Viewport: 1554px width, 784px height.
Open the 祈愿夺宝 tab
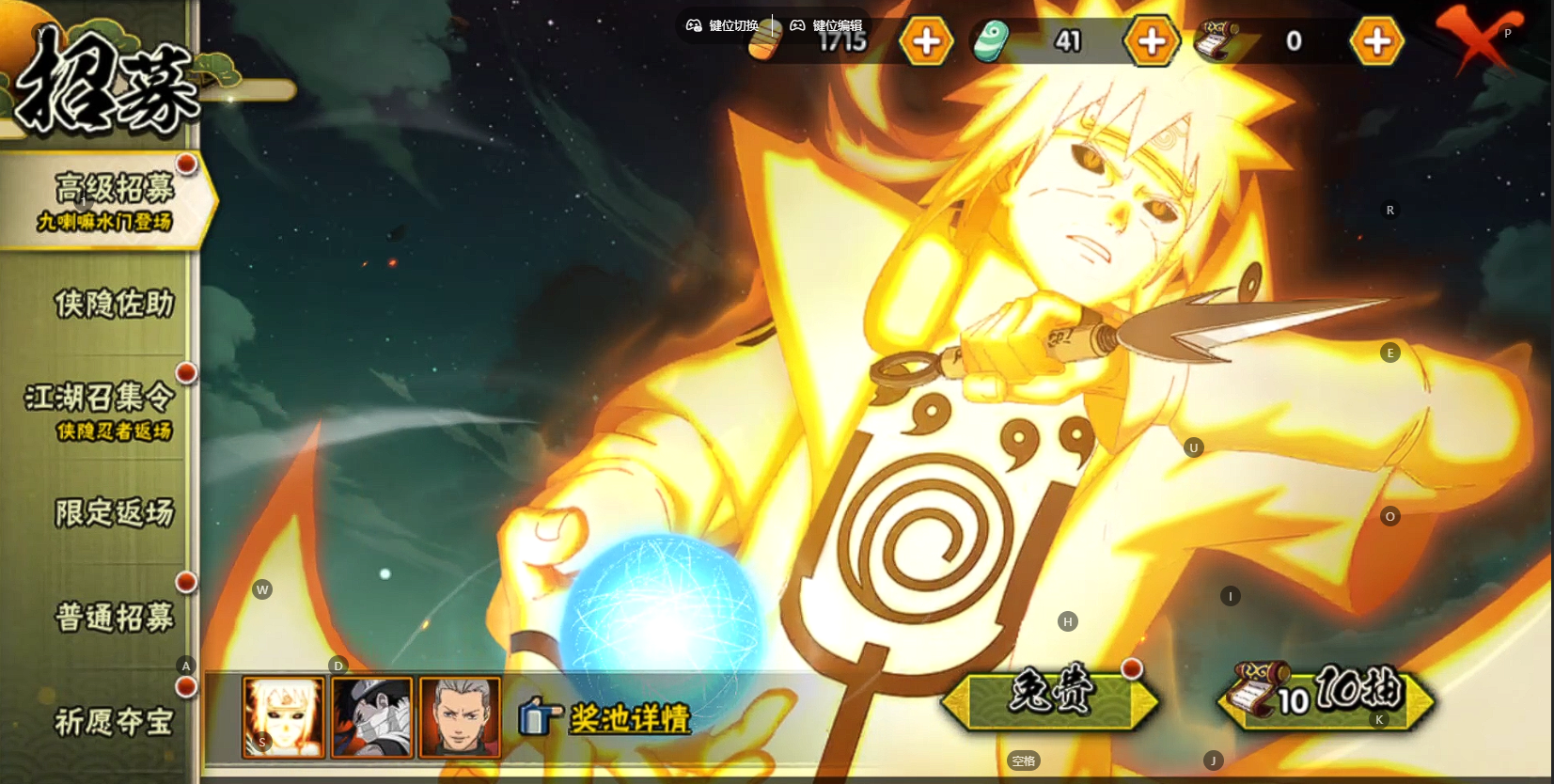coord(113,721)
